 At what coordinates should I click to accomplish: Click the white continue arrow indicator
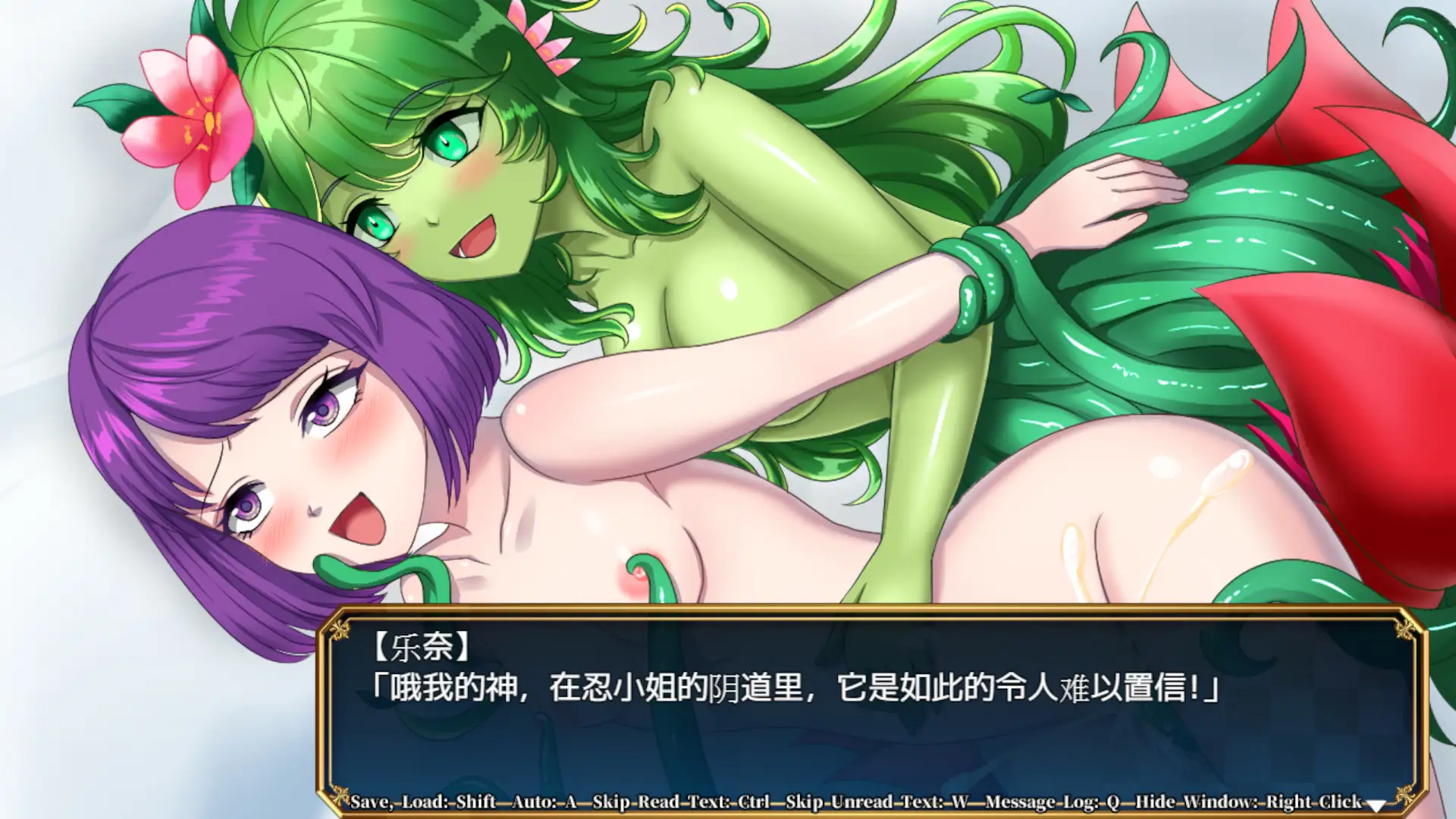tap(1376, 805)
